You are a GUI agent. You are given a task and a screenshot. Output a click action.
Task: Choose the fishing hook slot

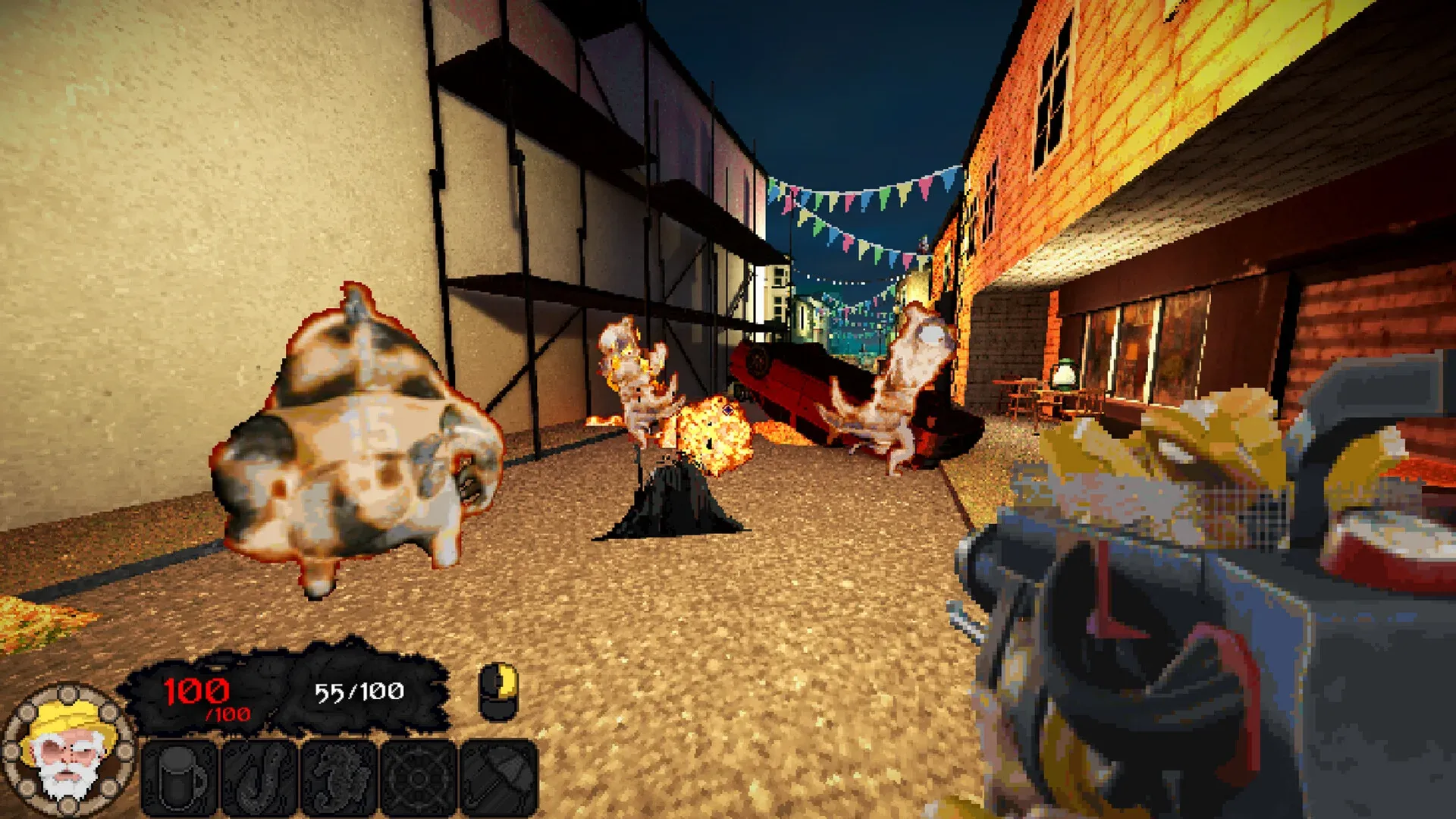coord(259,778)
